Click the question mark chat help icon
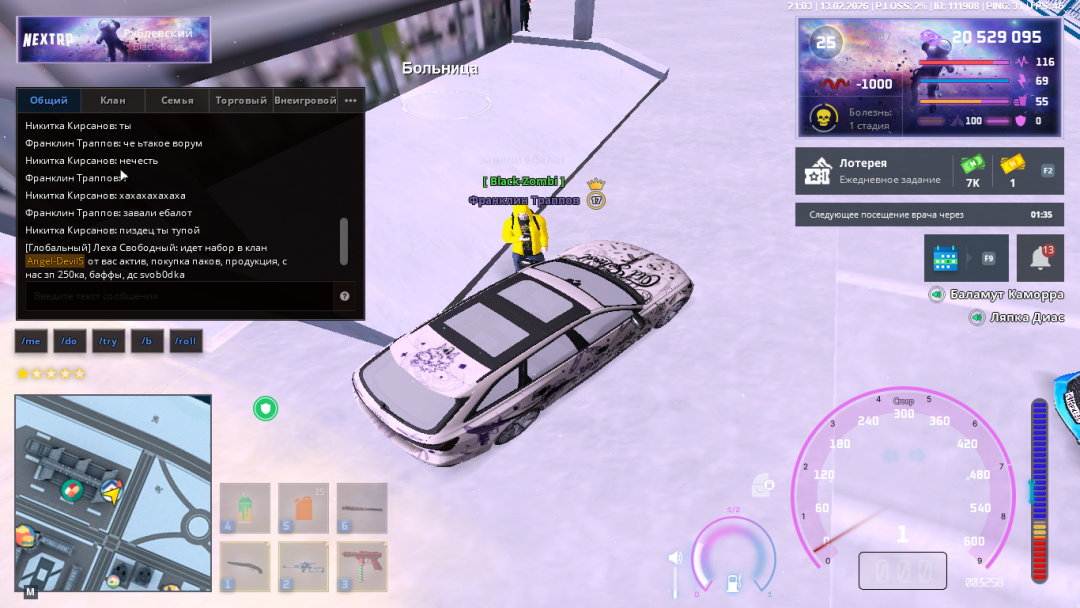This screenshot has height=608, width=1080. click(x=345, y=296)
